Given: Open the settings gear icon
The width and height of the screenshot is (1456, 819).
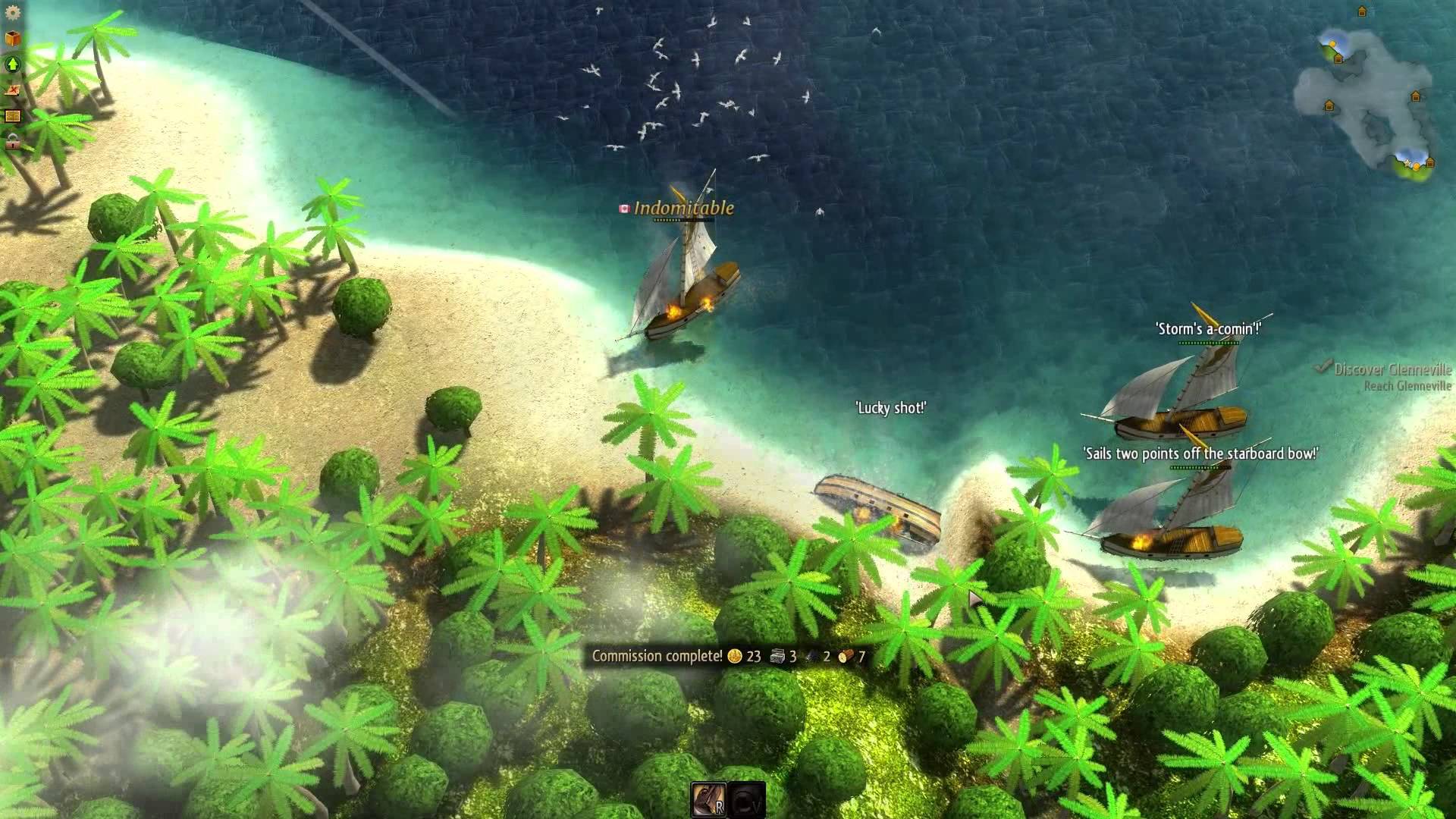Looking at the screenshot, I should [x=14, y=14].
